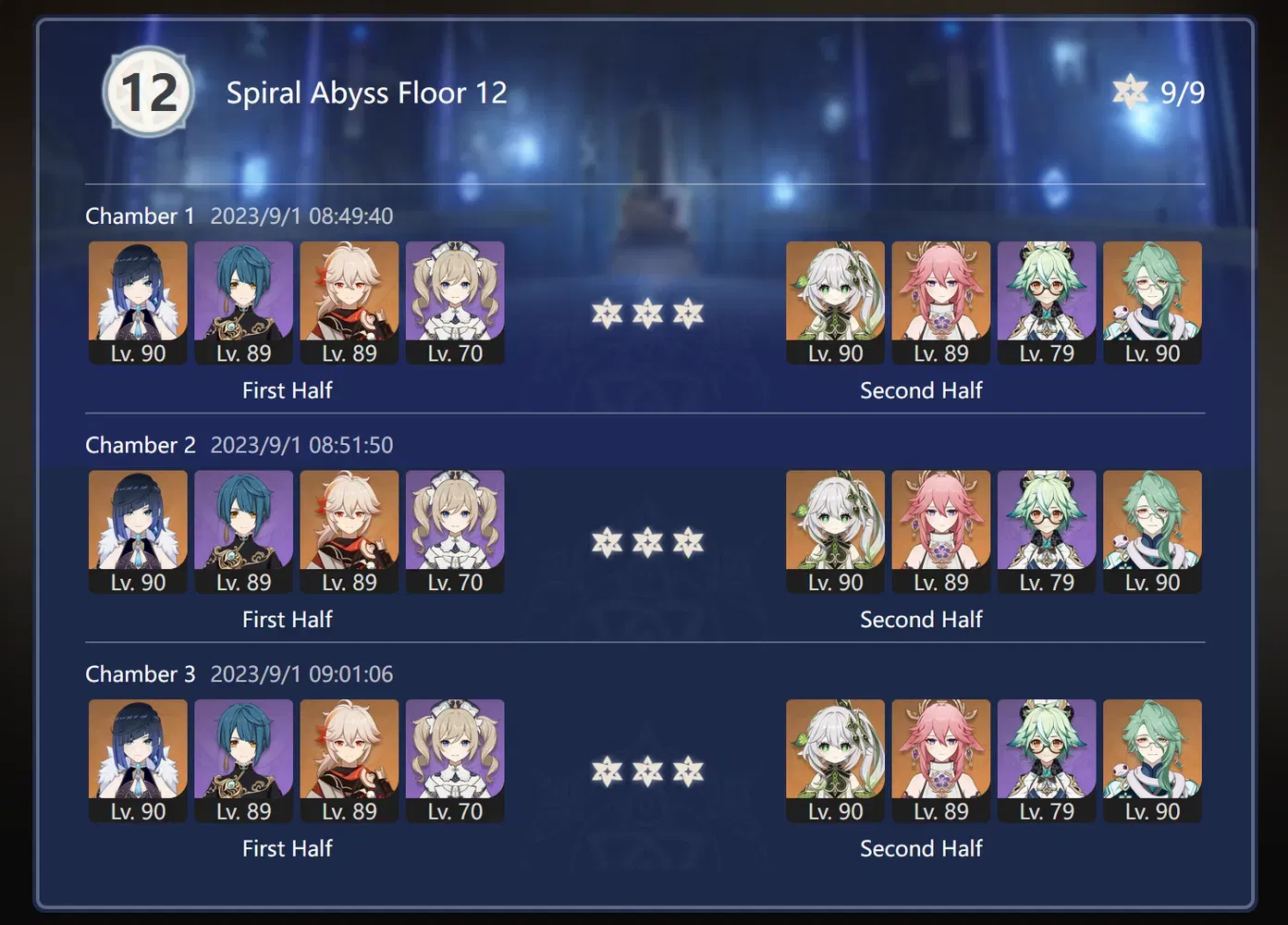Image resolution: width=1288 pixels, height=925 pixels.
Task: Click the First Half label under Chamber 1
Action: [x=287, y=389]
